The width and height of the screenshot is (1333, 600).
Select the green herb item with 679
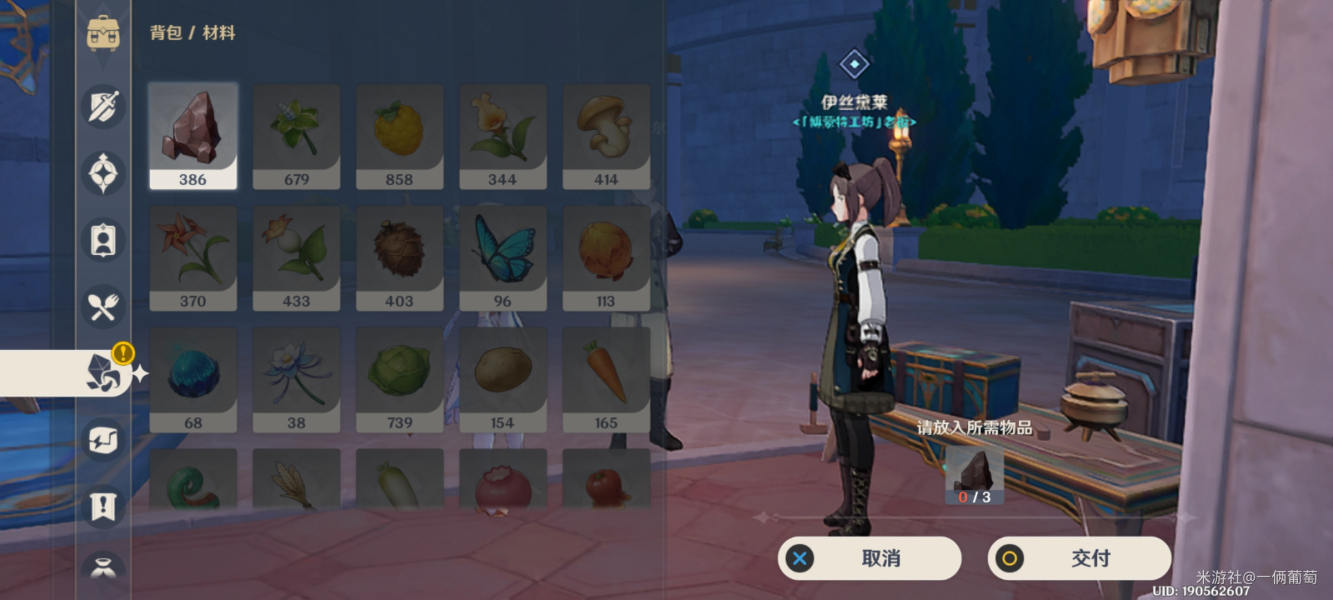[296, 135]
